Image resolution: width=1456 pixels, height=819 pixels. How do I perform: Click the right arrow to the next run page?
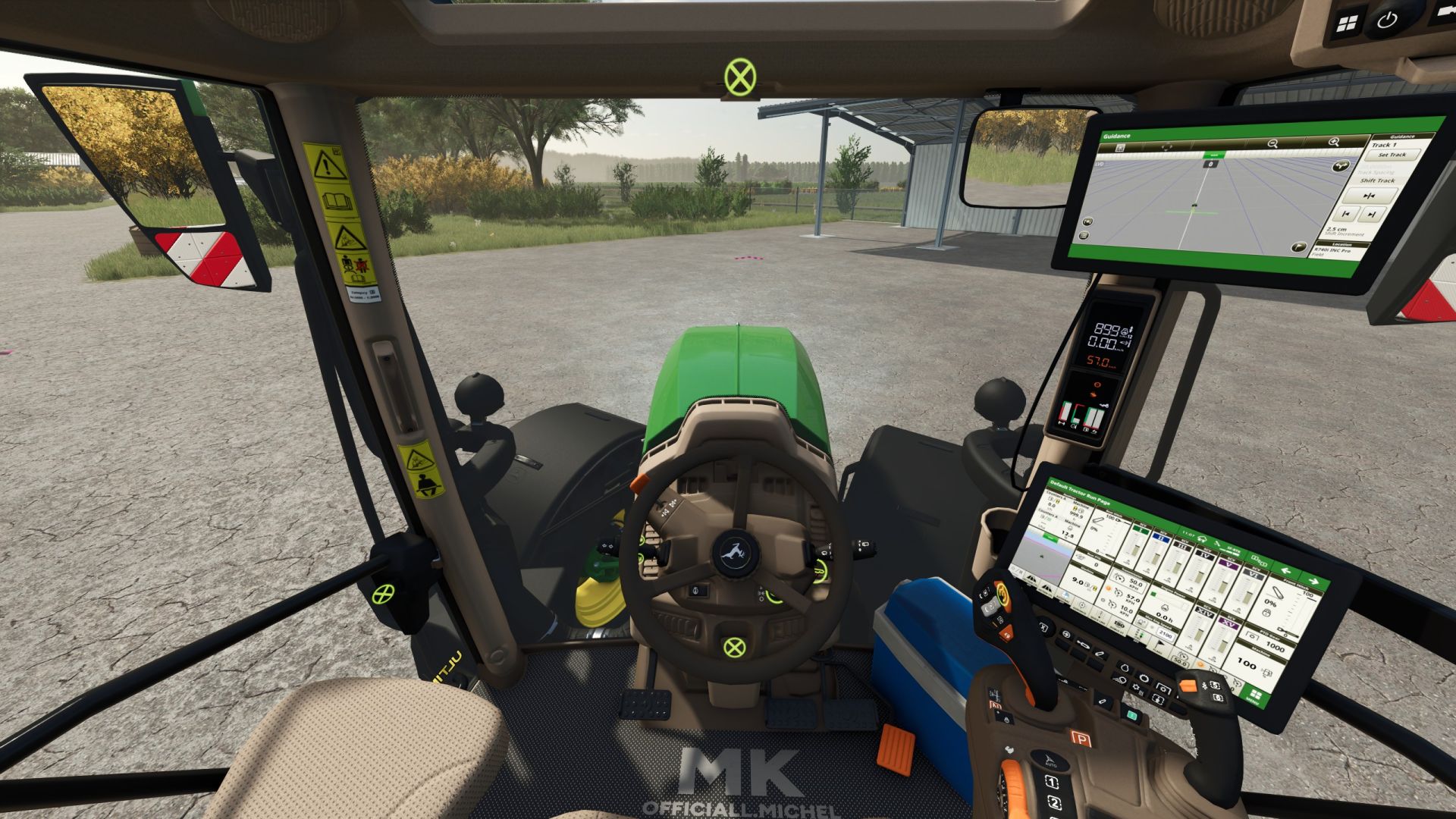click(1314, 582)
